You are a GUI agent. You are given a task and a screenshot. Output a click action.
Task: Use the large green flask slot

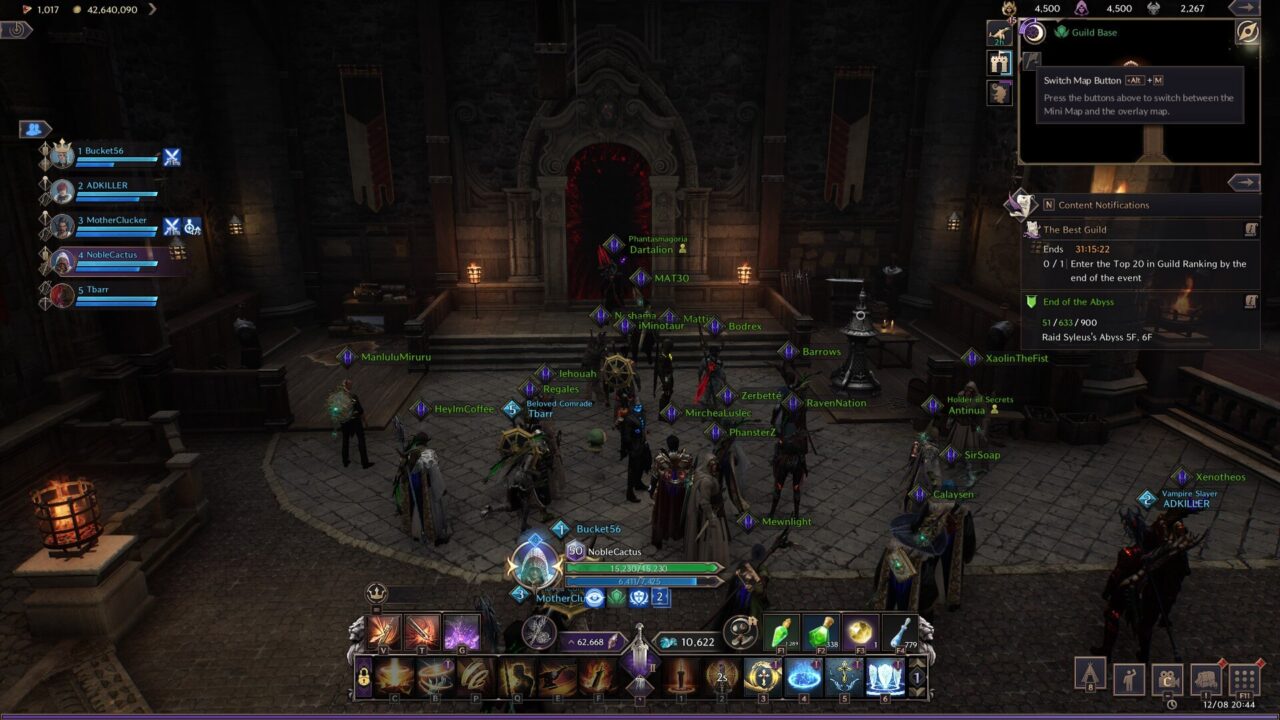(x=821, y=632)
